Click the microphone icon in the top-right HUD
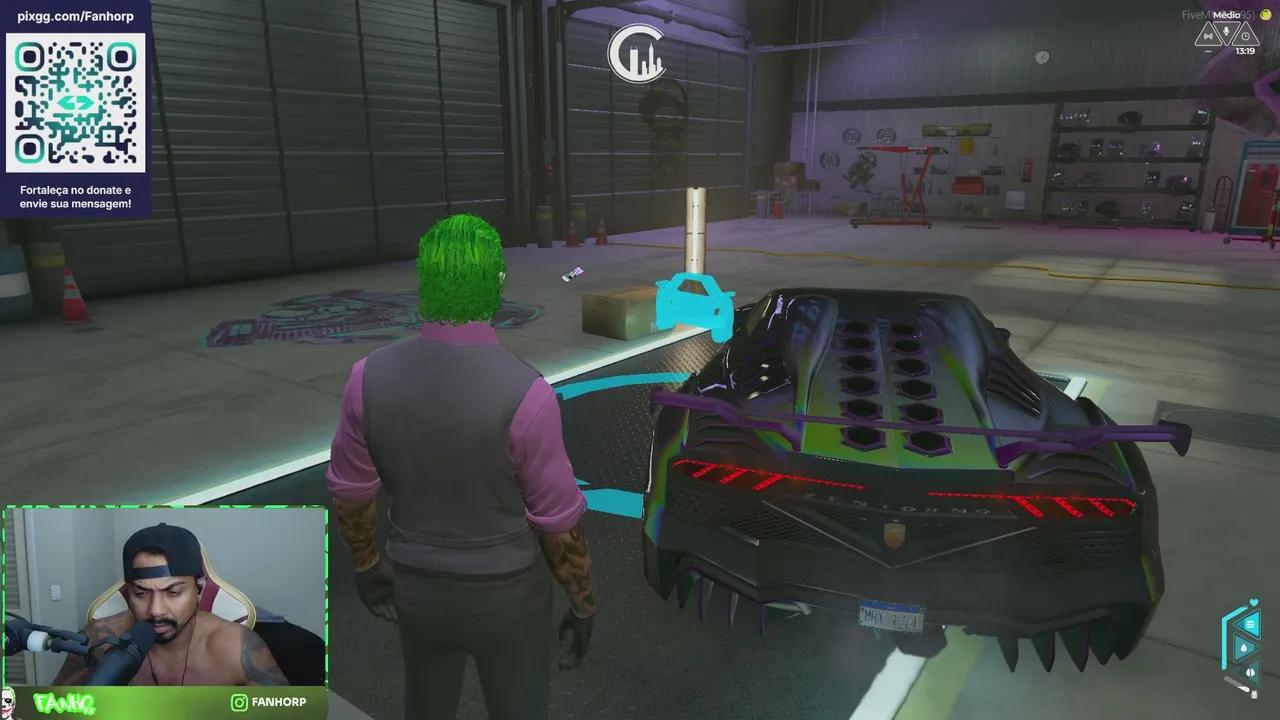The width and height of the screenshot is (1280, 720). click(1226, 31)
